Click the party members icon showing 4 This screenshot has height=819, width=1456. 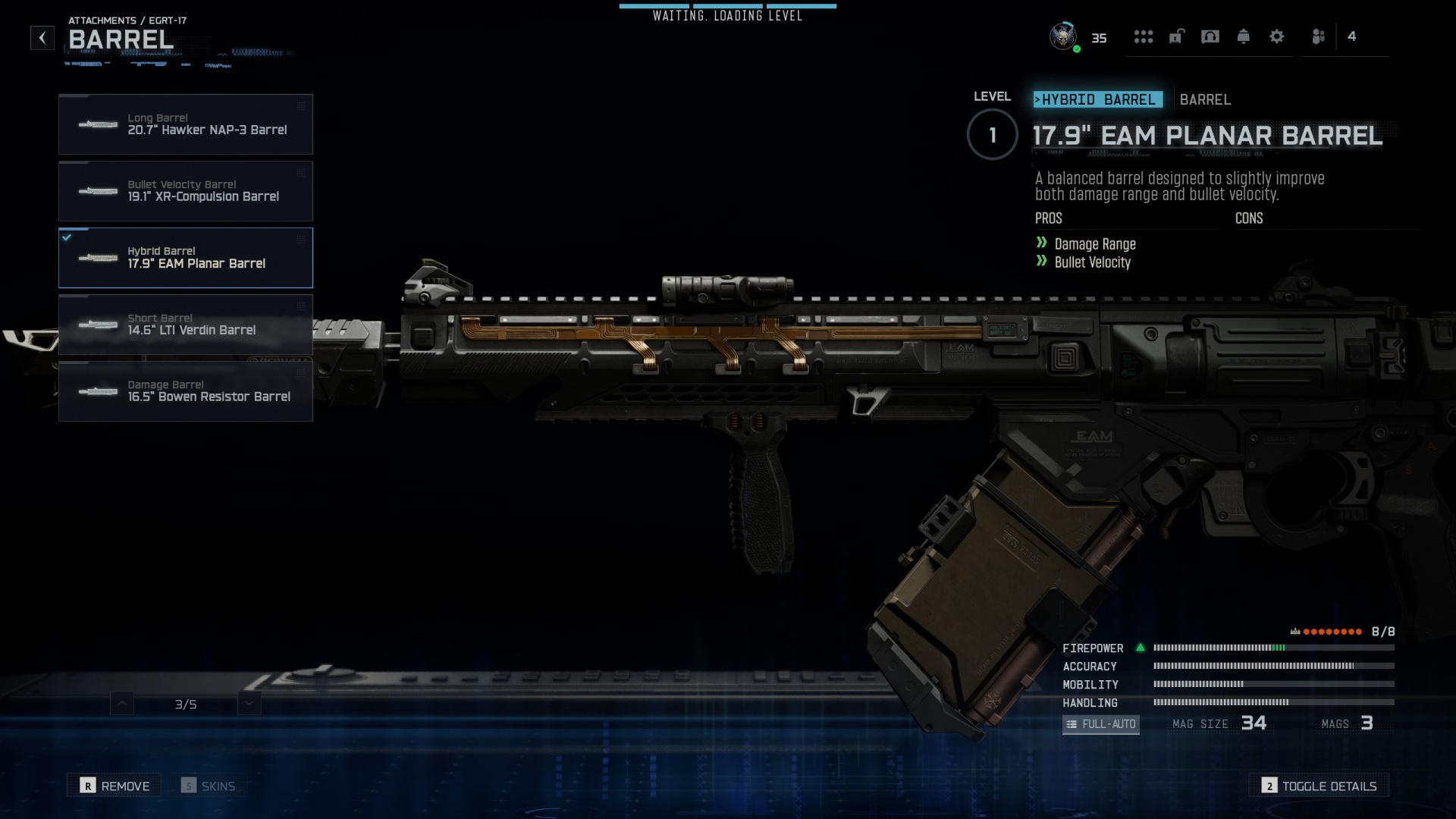[1318, 36]
